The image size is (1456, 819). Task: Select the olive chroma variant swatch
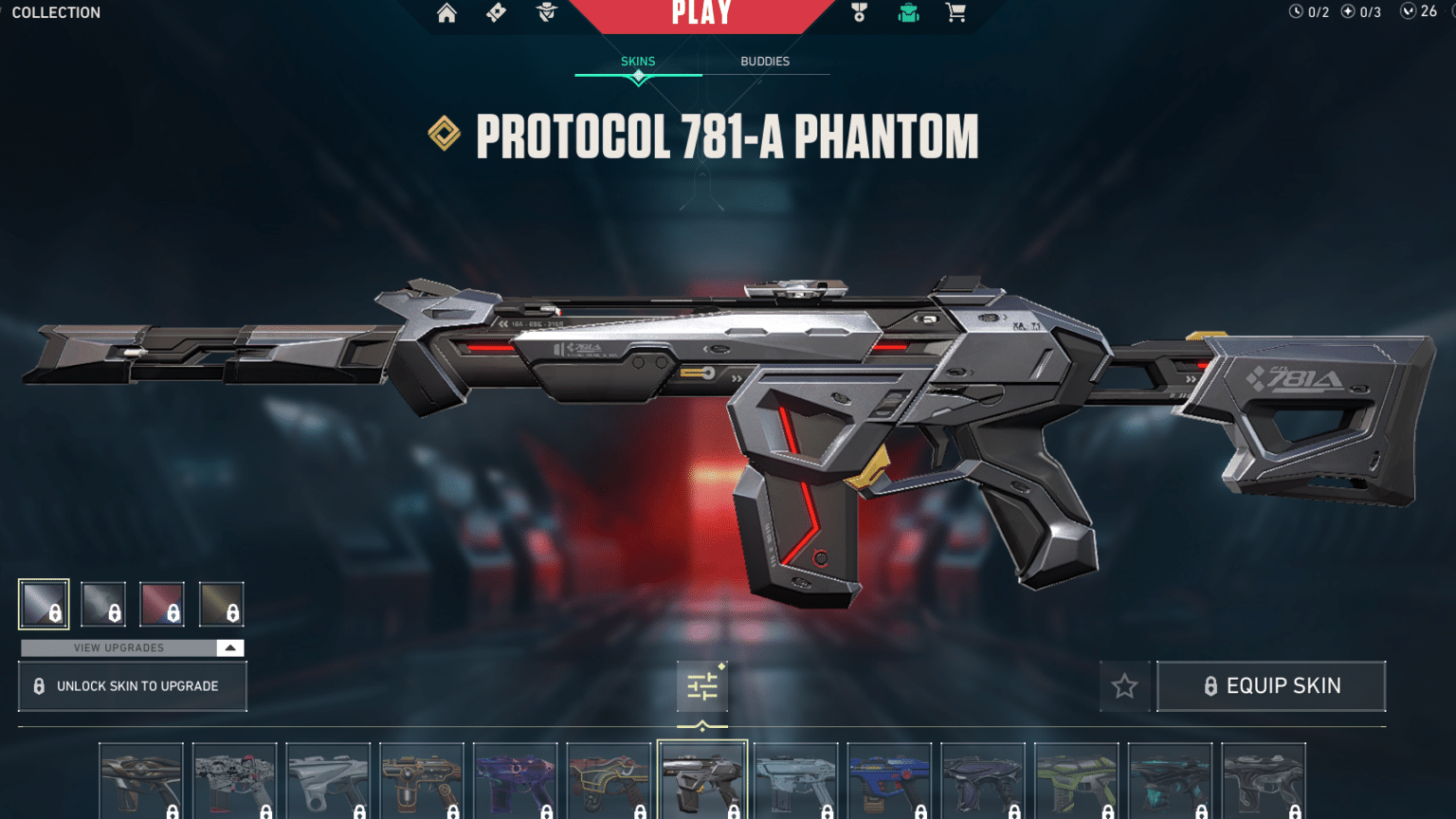[222, 604]
